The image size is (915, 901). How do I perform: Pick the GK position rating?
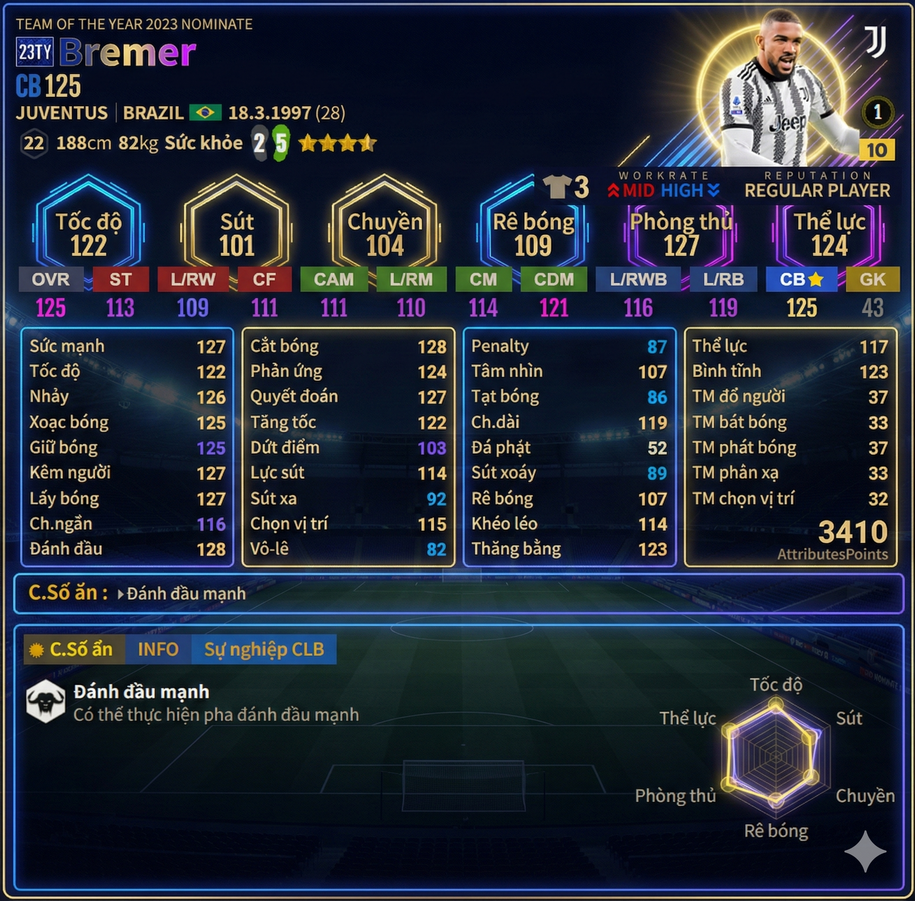(x=872, y=279)
